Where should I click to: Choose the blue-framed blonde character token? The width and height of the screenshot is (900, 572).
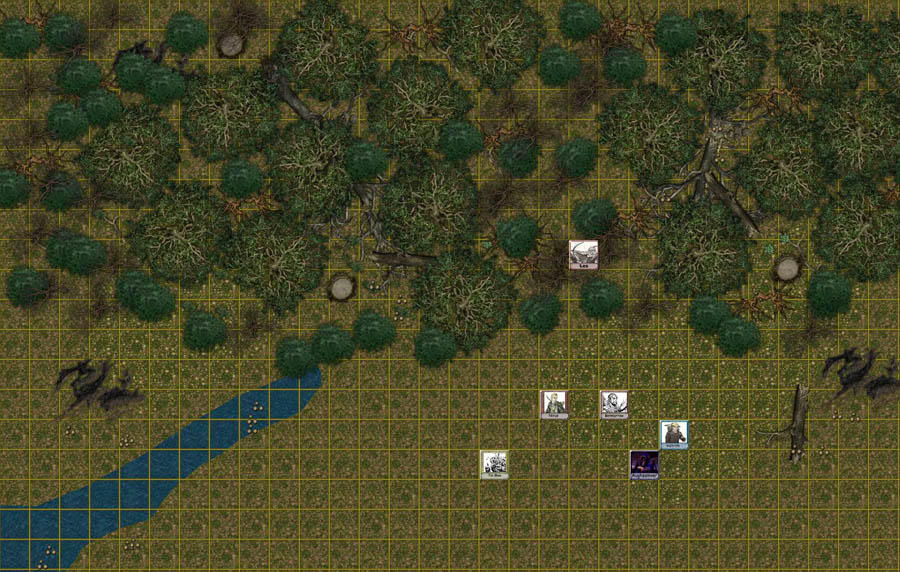click(673, 434)
